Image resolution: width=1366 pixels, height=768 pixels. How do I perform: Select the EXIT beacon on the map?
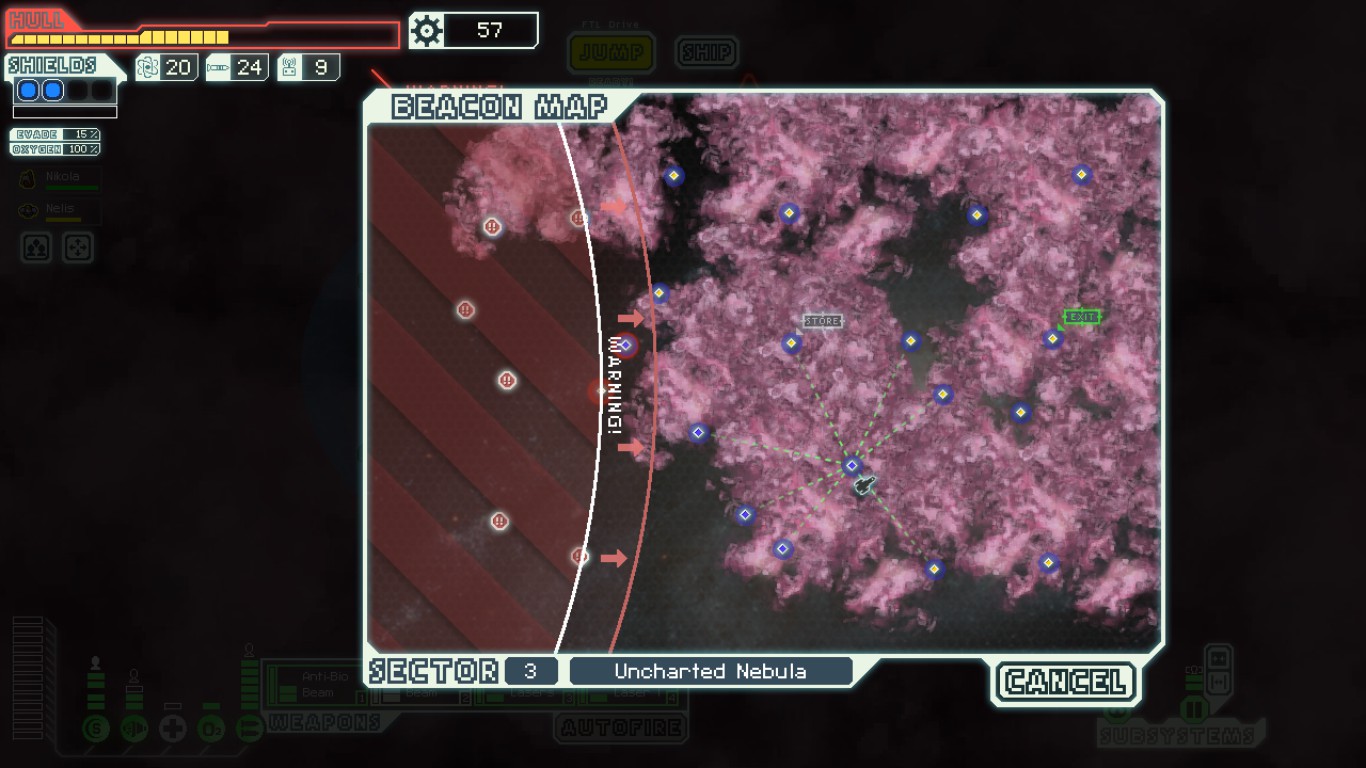pos(1052,339)
